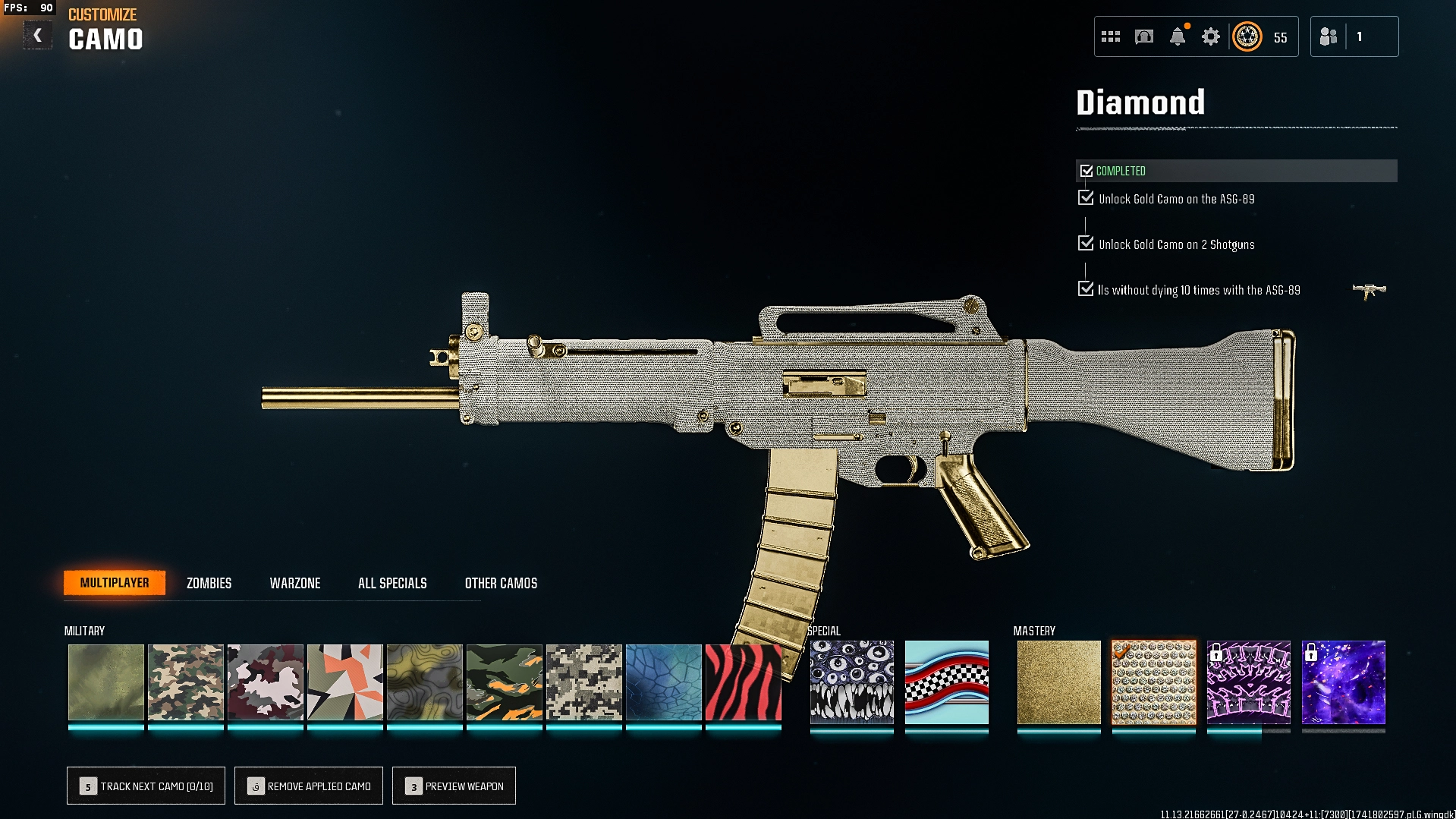
Task: Open the Warzone camo tab
Action: pyautogui.click(x=295, y=583)
